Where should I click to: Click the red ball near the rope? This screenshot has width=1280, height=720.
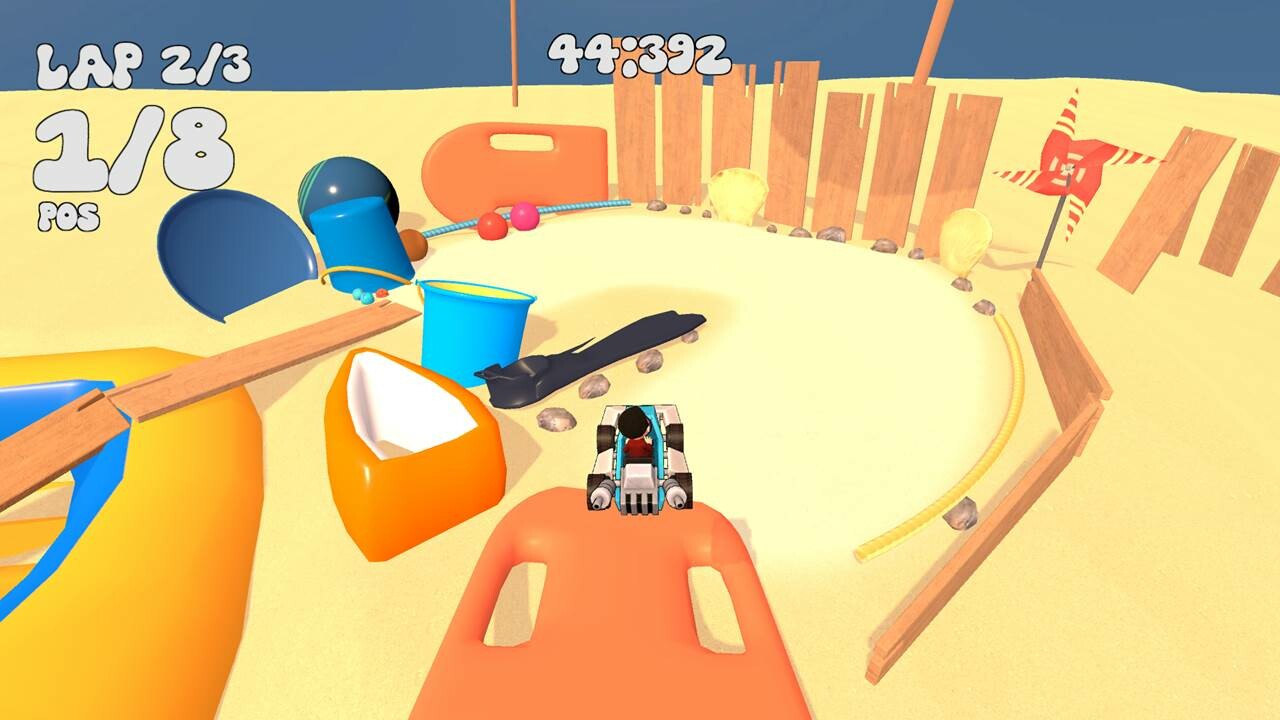[493, 226]
